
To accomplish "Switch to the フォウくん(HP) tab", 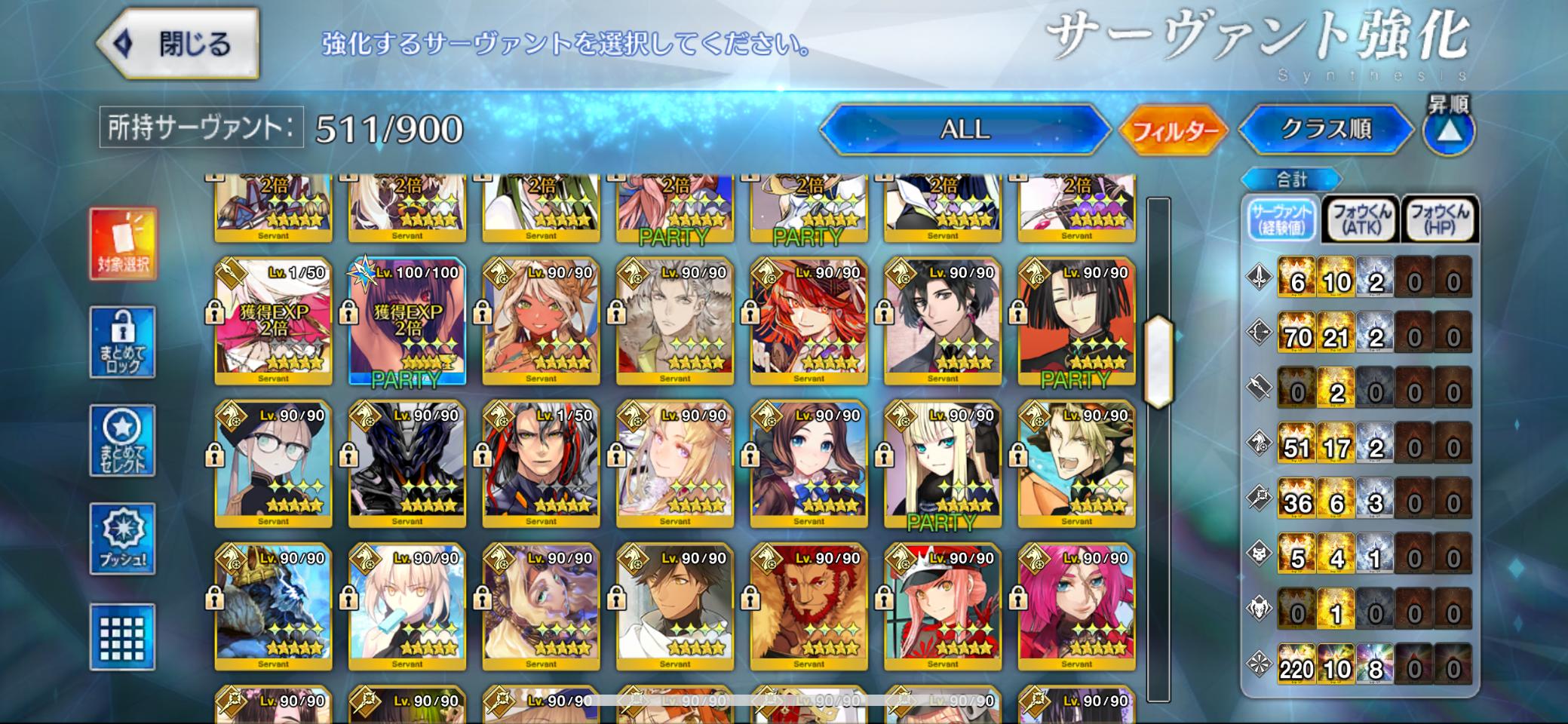I will [x=1439, y=219].
